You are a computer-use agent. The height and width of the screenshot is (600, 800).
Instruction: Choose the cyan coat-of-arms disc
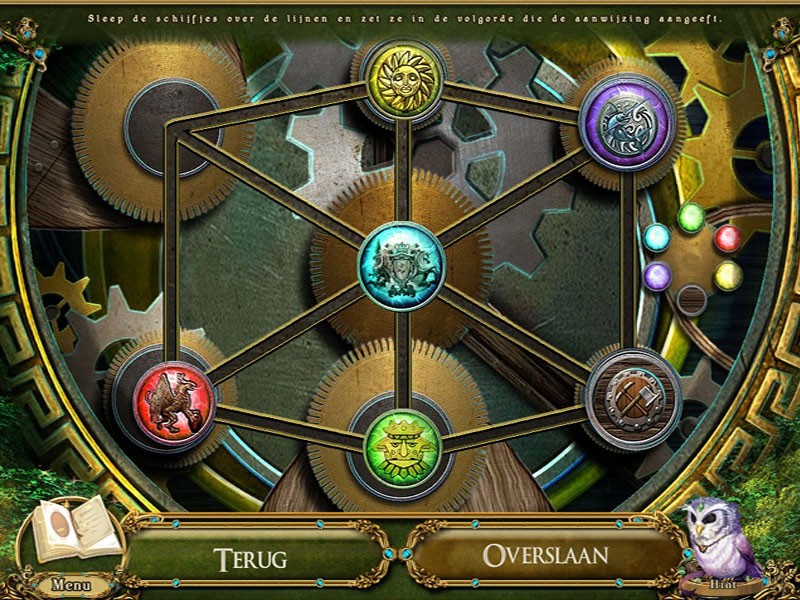401,265
